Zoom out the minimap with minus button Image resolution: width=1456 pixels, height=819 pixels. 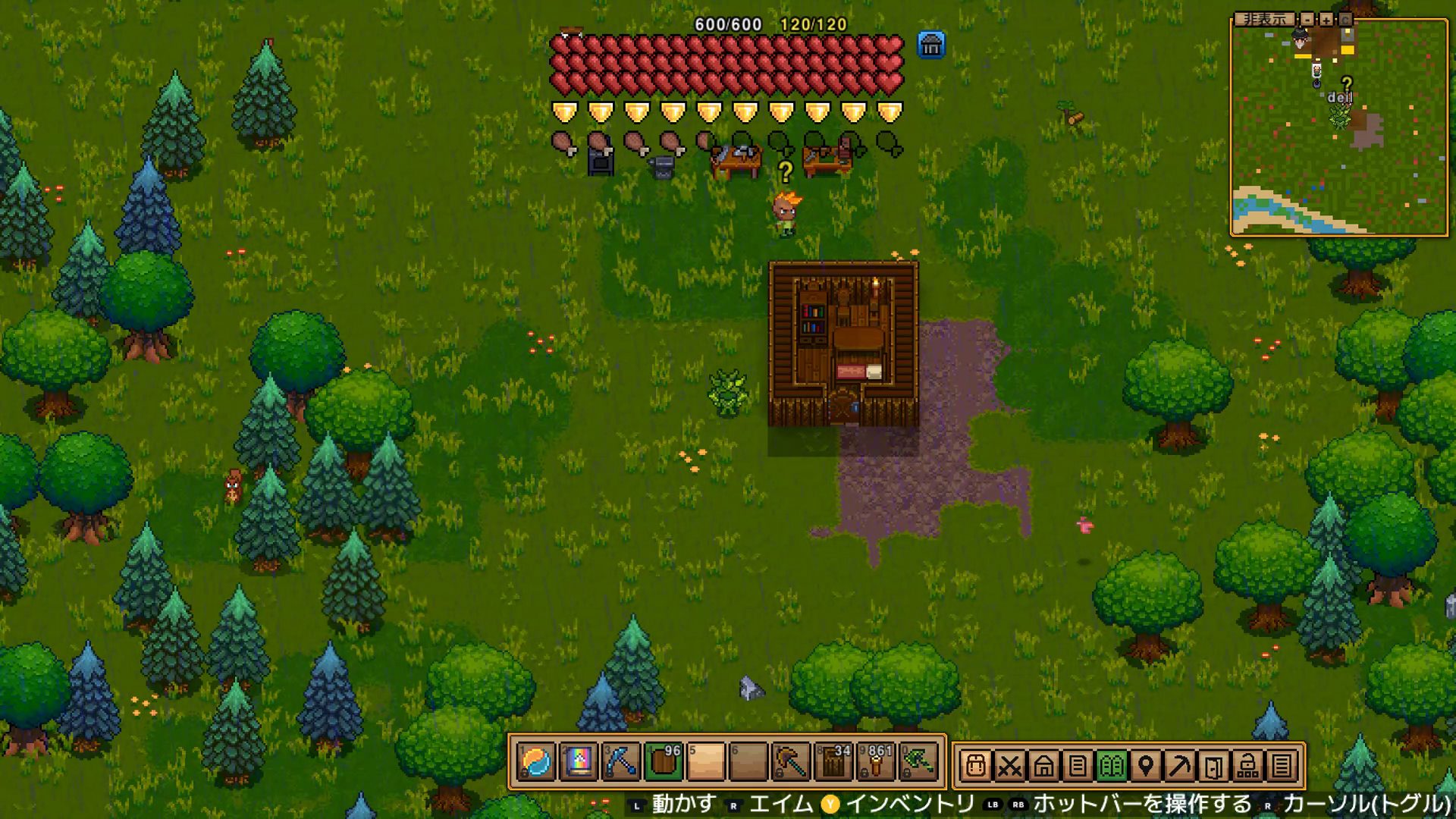click(x=1307, y=20)
